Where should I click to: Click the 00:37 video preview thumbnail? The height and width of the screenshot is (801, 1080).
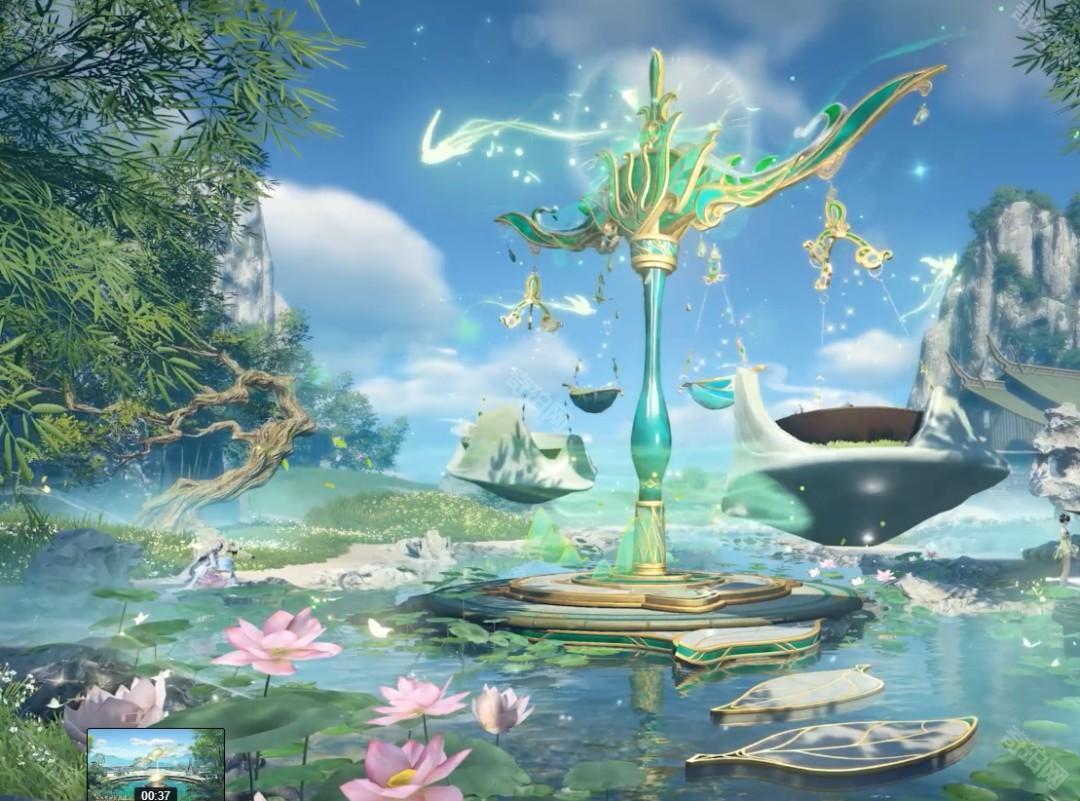pos(156,762)
